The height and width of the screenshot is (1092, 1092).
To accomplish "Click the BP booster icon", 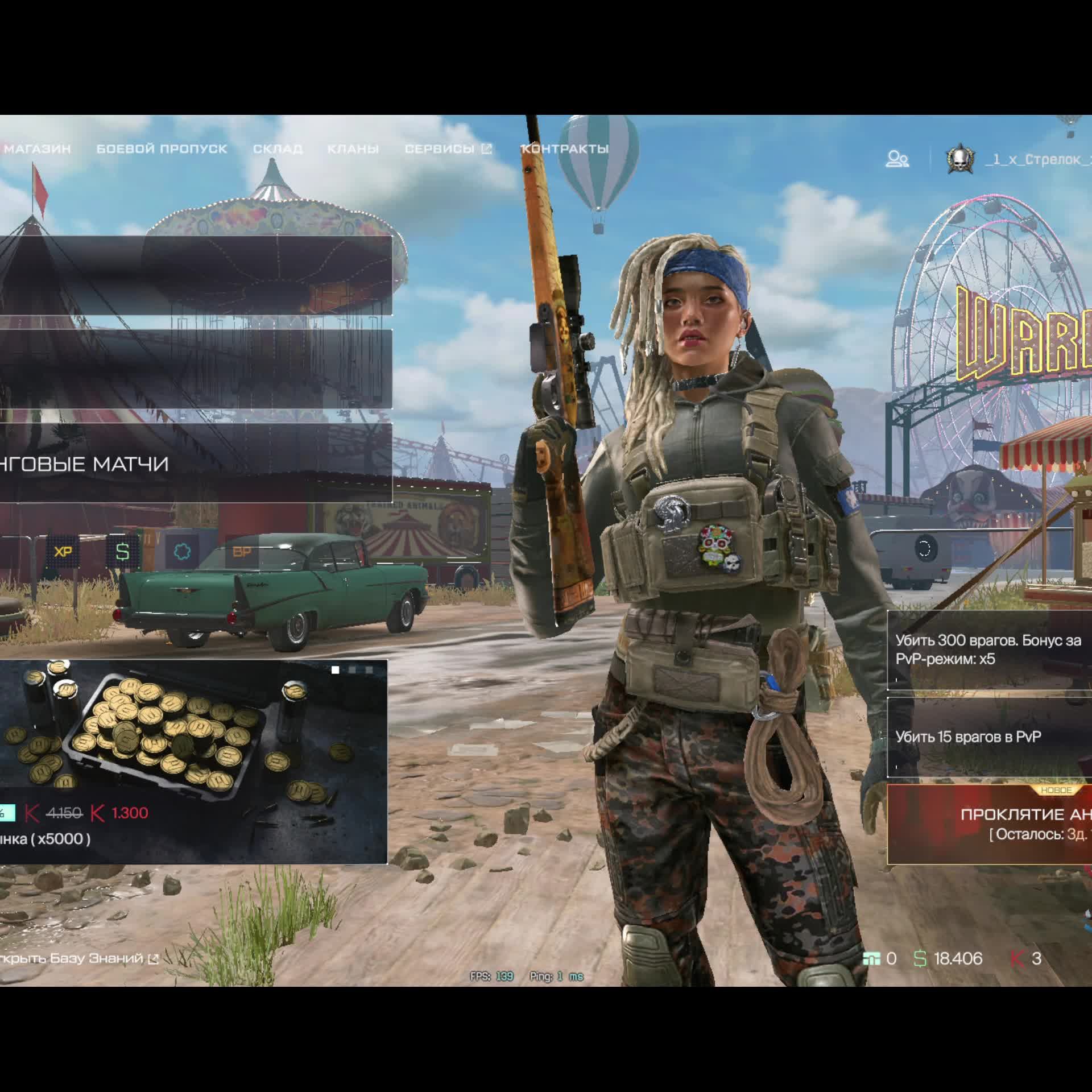I will (x=242, y=552).
